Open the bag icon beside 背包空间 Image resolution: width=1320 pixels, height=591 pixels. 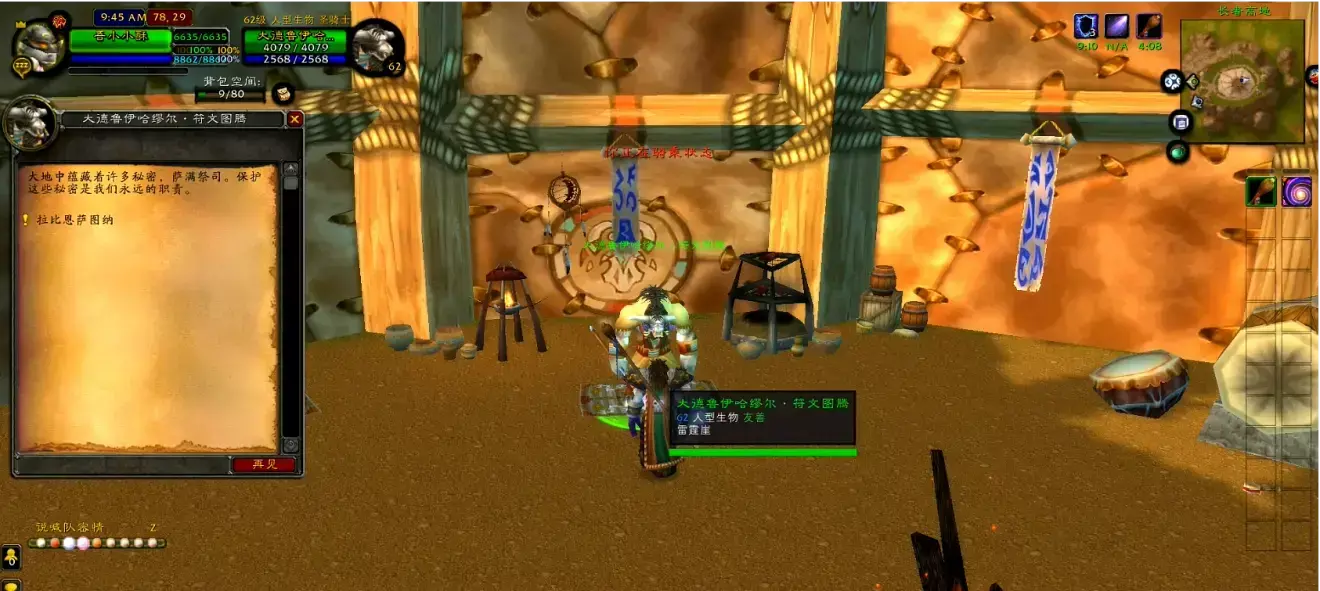click(x=282, y=93)
